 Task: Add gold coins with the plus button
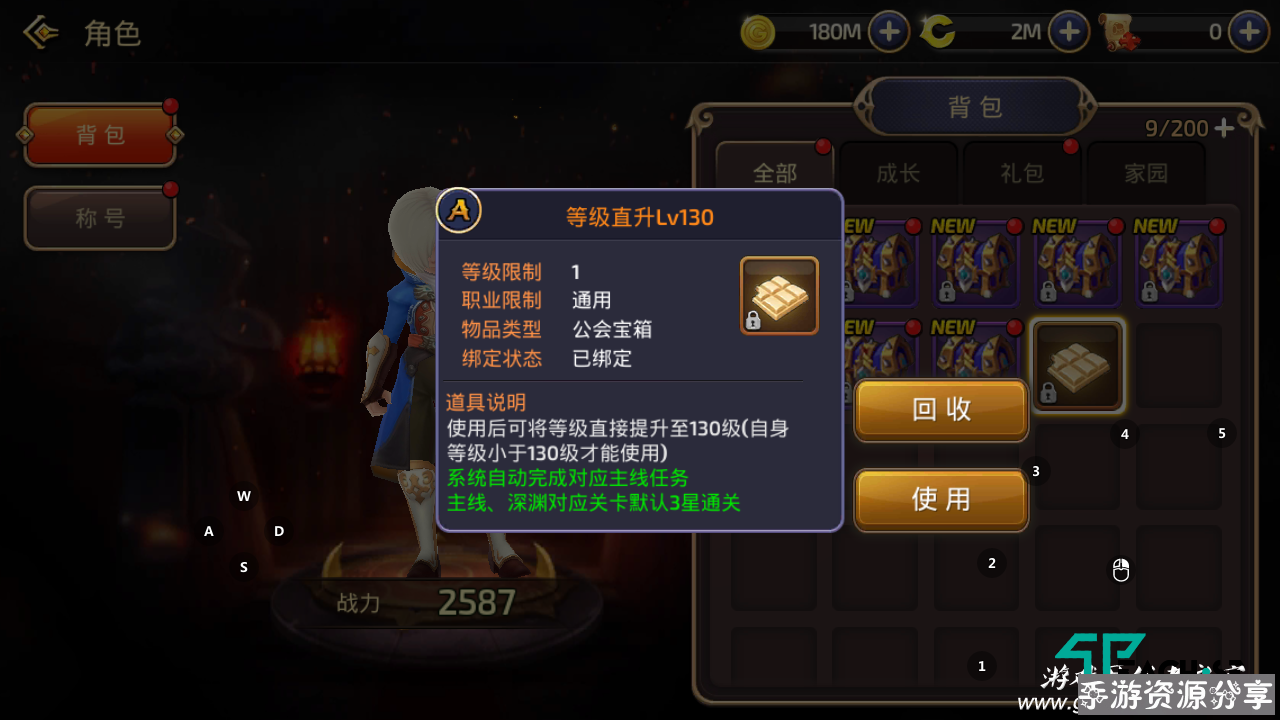[x=888, y=32]
